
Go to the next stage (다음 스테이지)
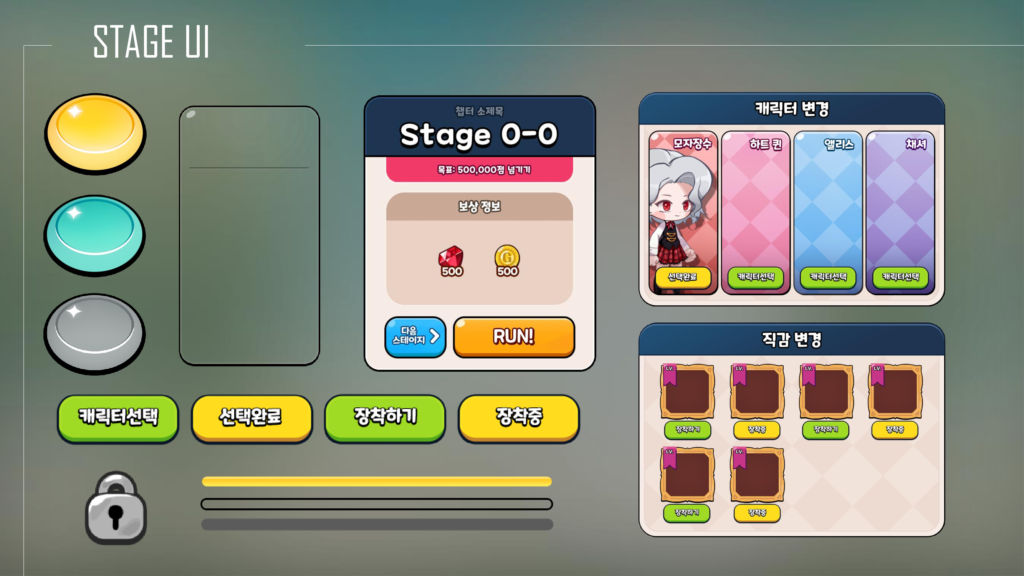pyautogui.click(x=415, y=337)
